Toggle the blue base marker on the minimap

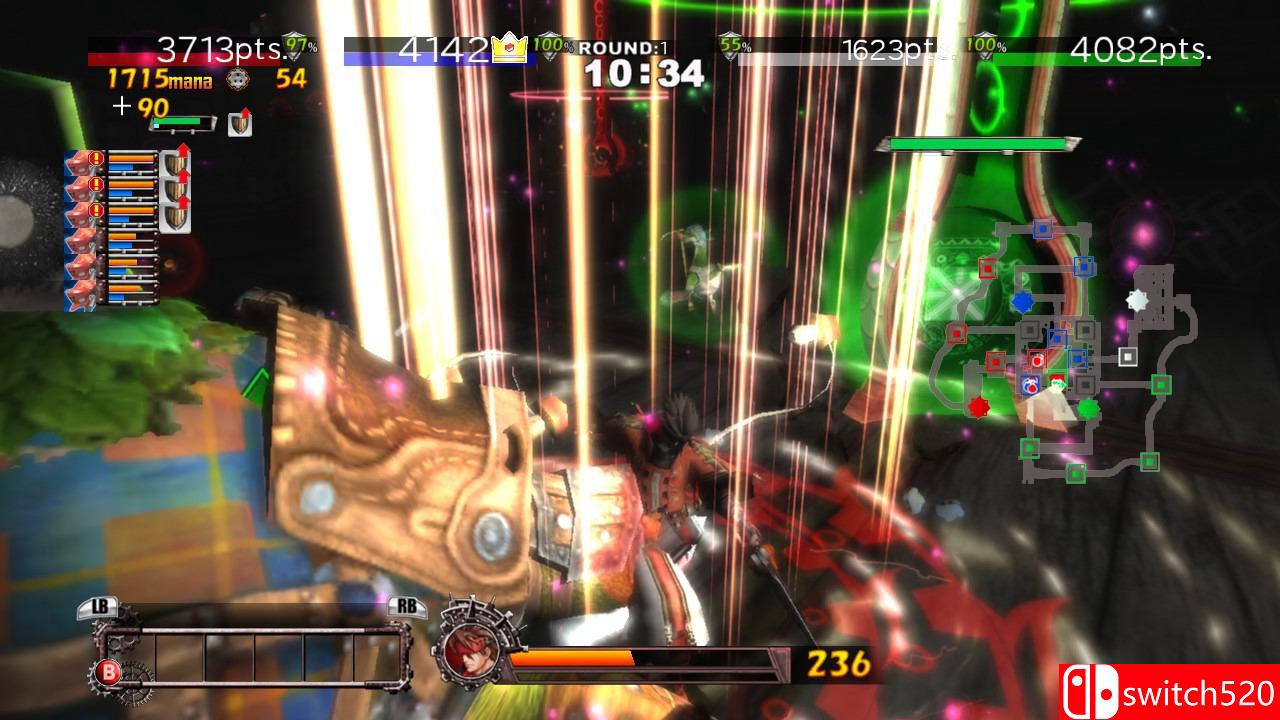tap(1022, 301)
